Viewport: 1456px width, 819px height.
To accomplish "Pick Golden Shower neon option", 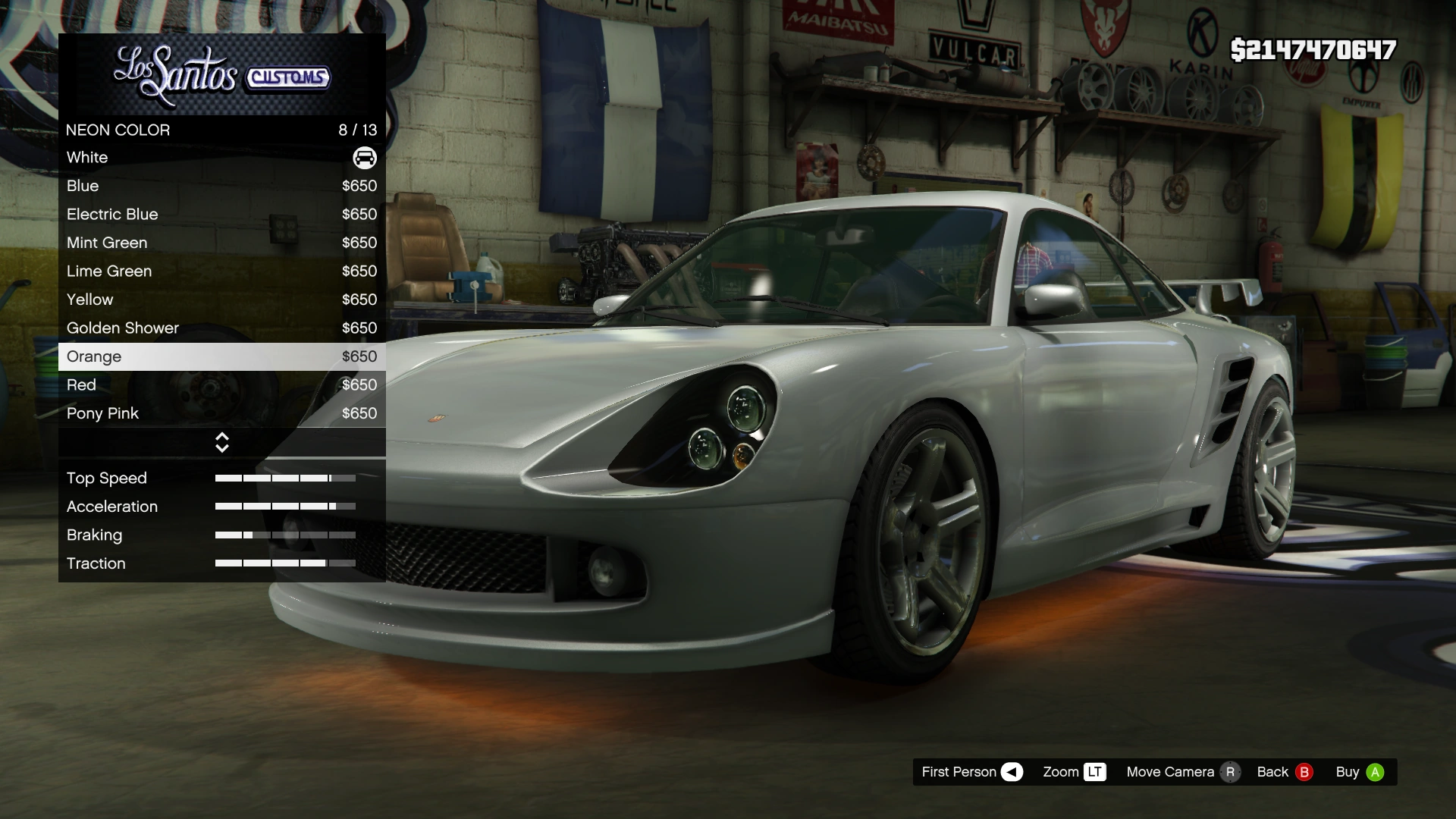I will tap(221, 328).
